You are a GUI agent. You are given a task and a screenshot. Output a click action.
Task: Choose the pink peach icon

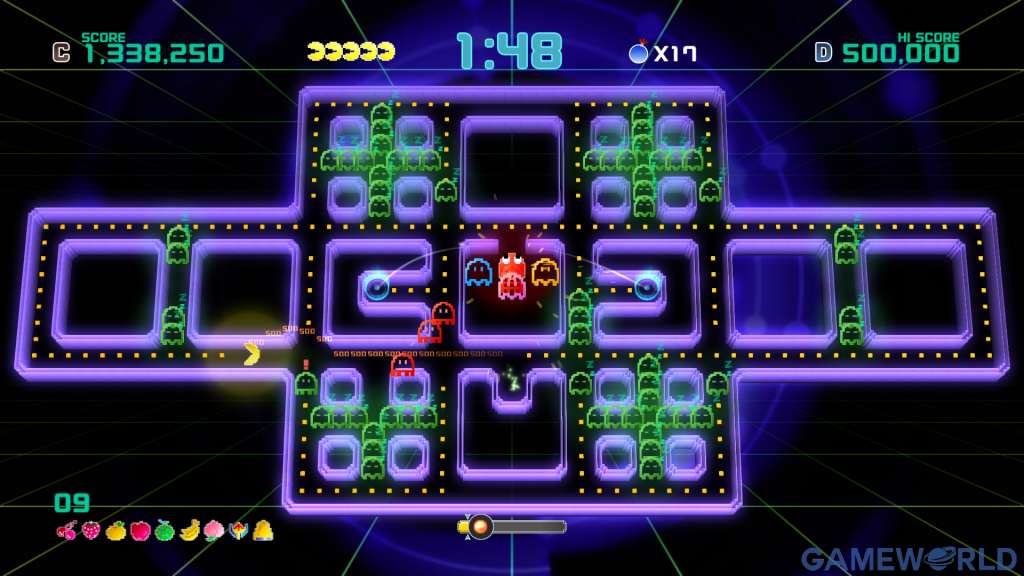[x=213, y=531]
